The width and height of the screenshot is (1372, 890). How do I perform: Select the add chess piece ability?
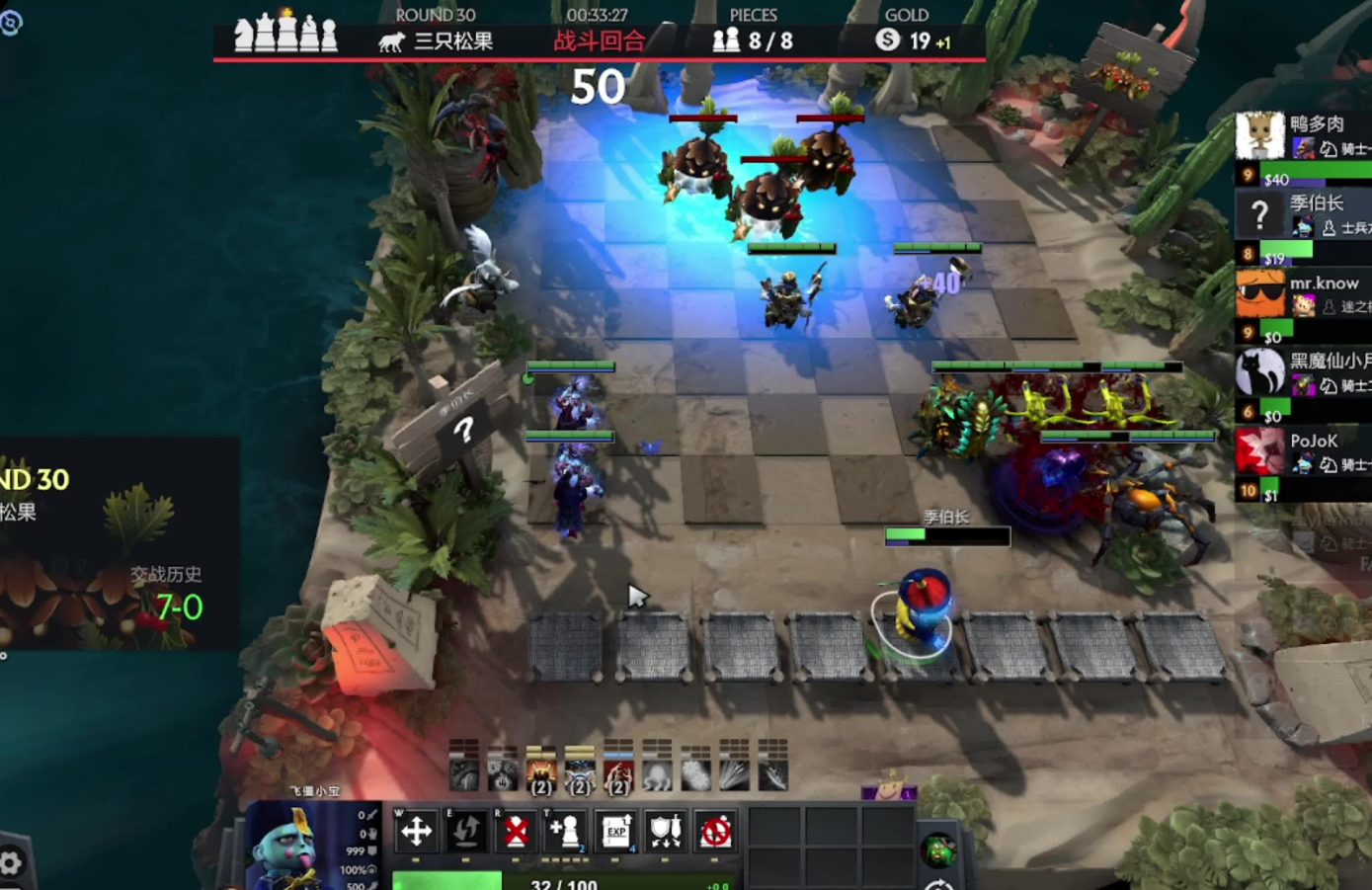pyautogui.click(x=566, y=831)
